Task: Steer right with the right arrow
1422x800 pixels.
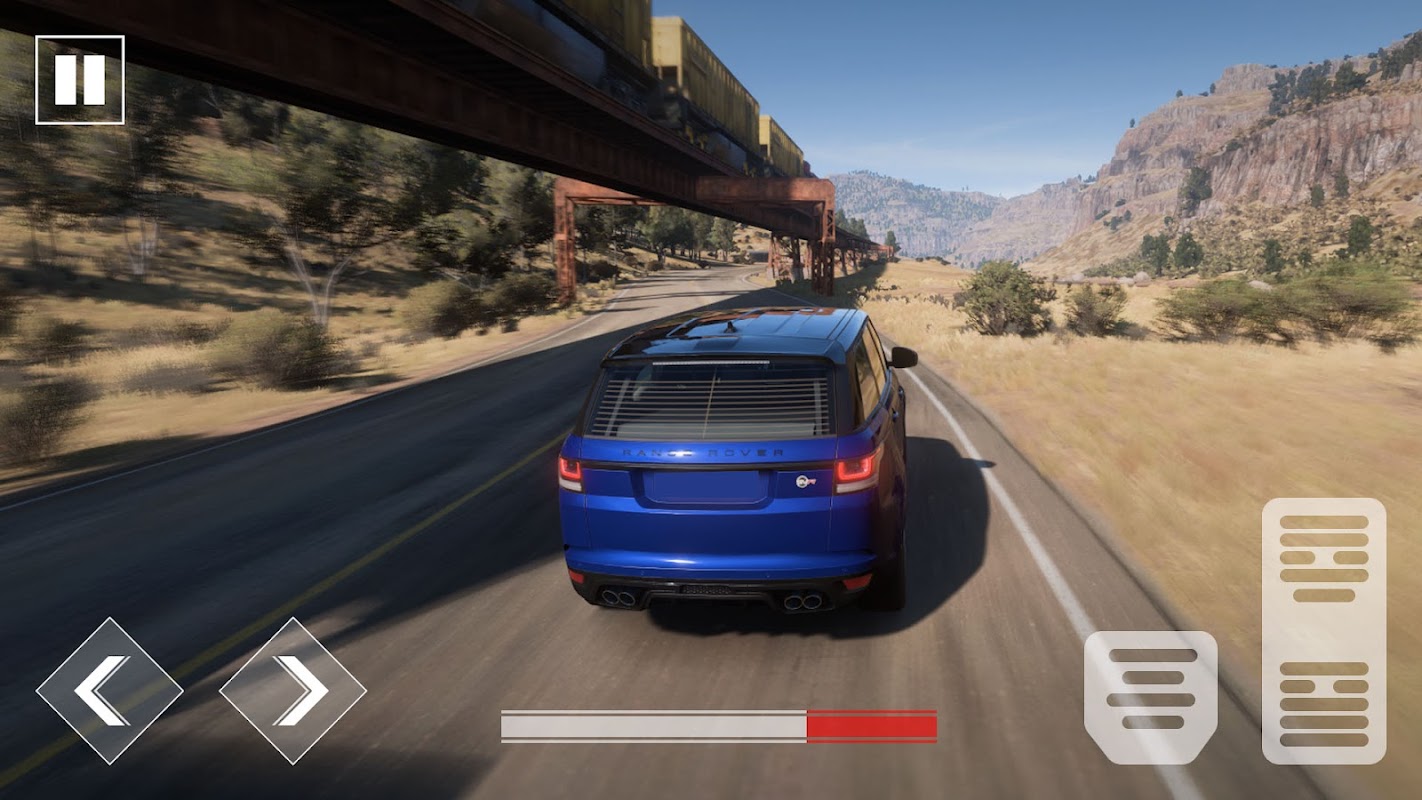Action: pos(293,691)
